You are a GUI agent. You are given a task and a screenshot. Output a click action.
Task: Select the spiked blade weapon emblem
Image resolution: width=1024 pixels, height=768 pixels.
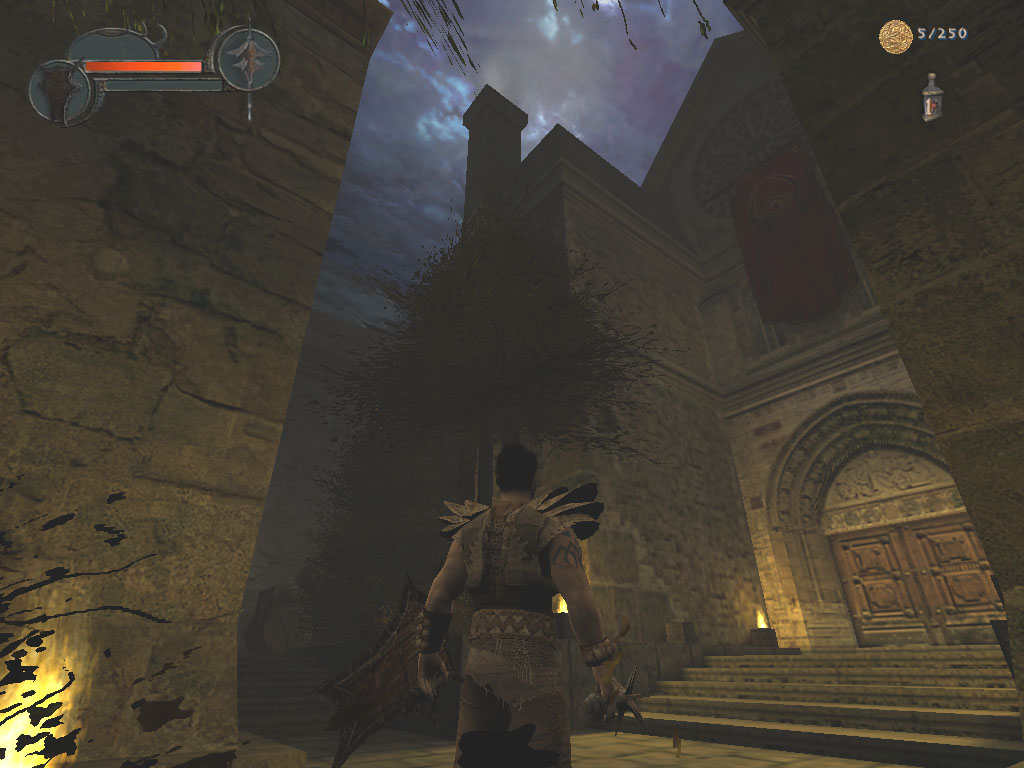[x=248, y=59]
